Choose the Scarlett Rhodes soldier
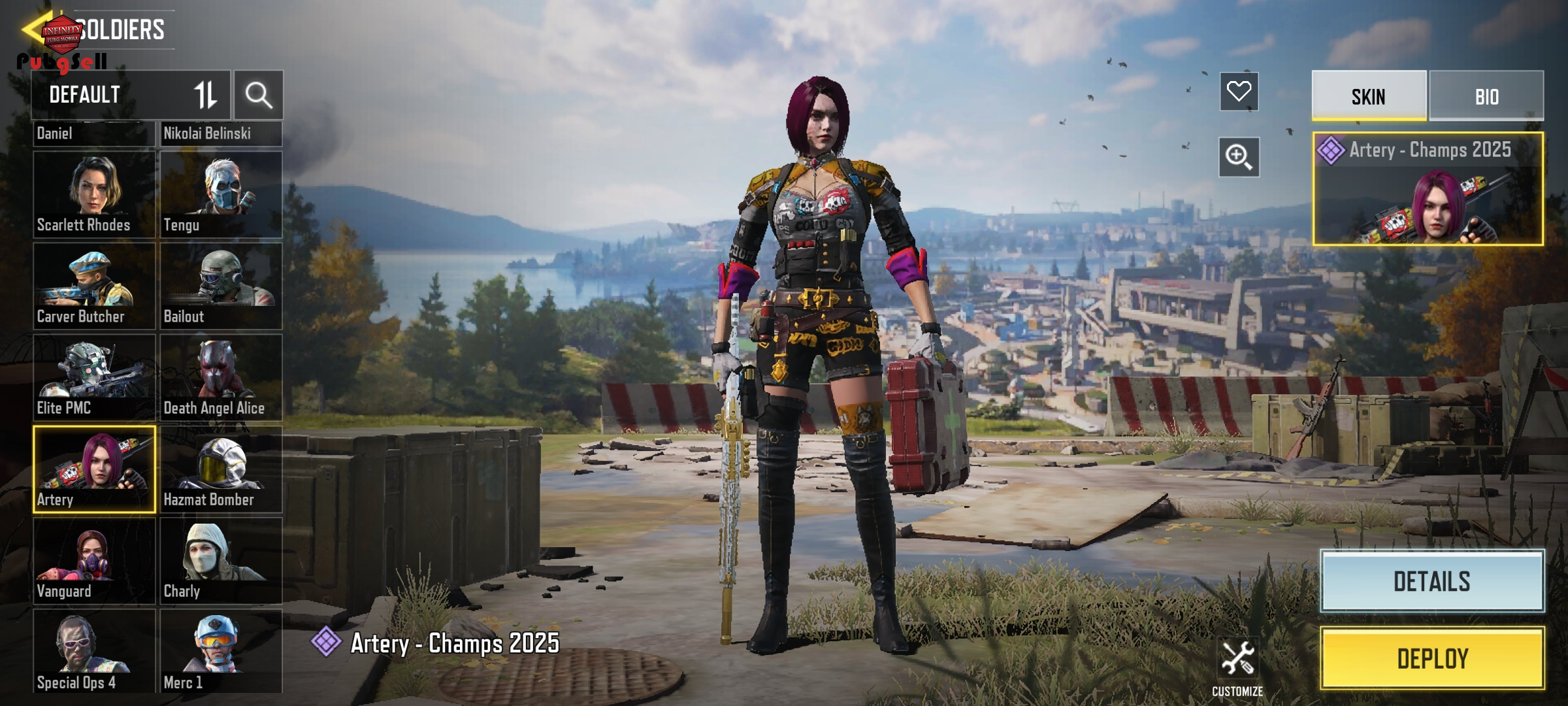The width and height of the screenshot is (1568, 706). tap(94, 194)
